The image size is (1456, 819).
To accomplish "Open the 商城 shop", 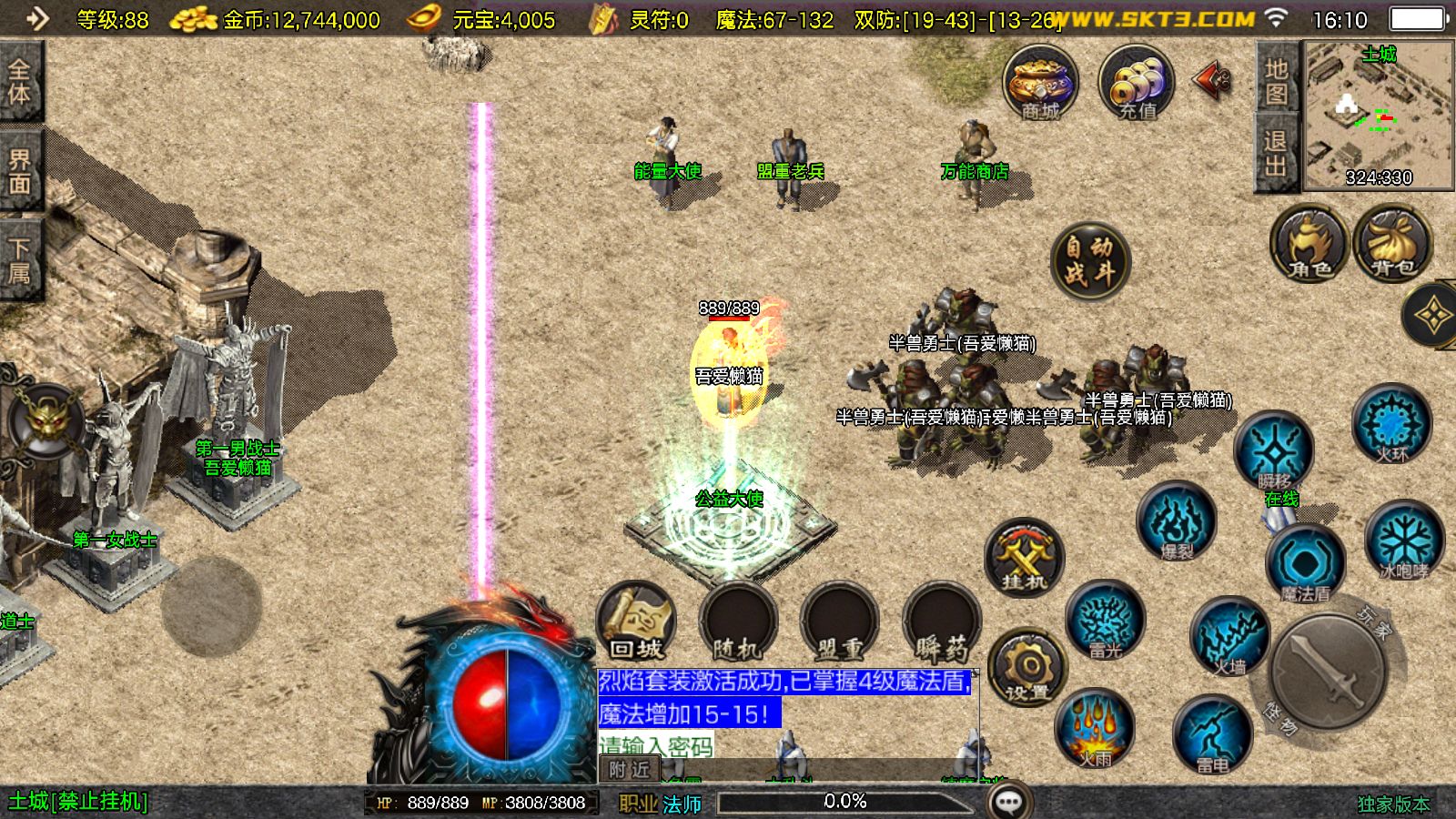I will 1040,83.
